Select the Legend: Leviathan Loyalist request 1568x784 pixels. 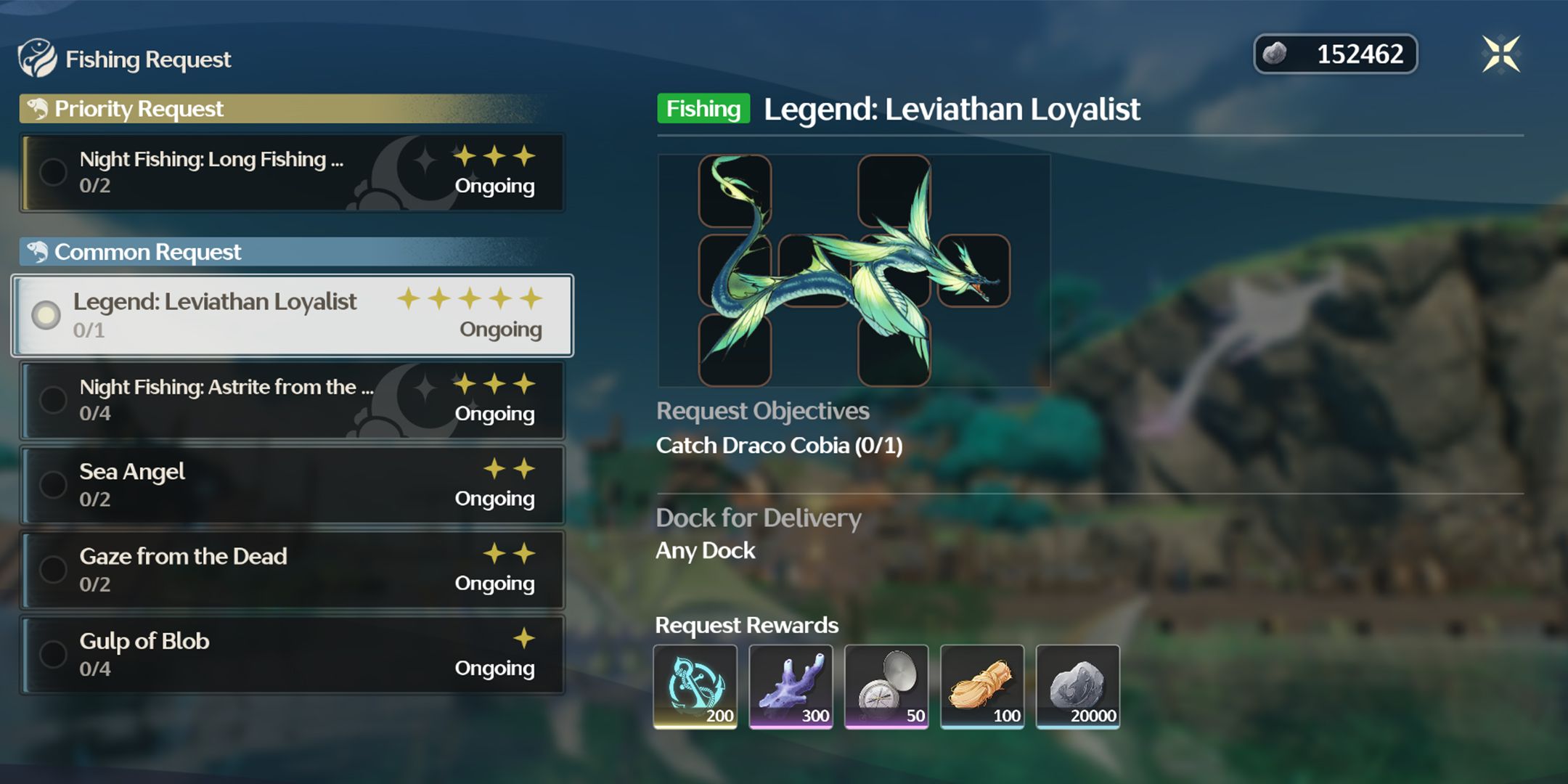pos(292,315)
